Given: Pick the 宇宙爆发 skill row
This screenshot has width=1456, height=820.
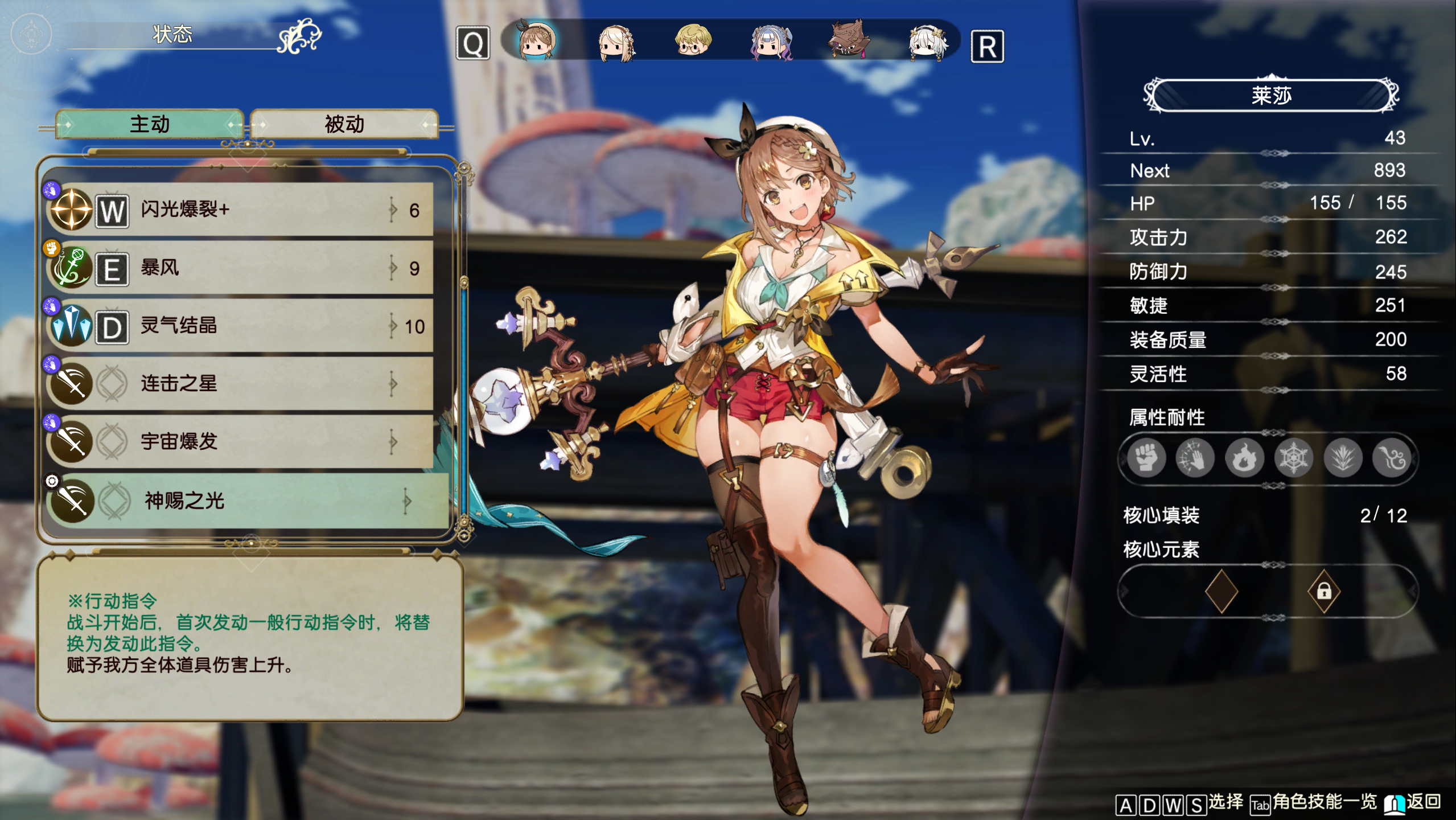Looking at the screenshot, I should pyautogui.click(x=239, y=441).
